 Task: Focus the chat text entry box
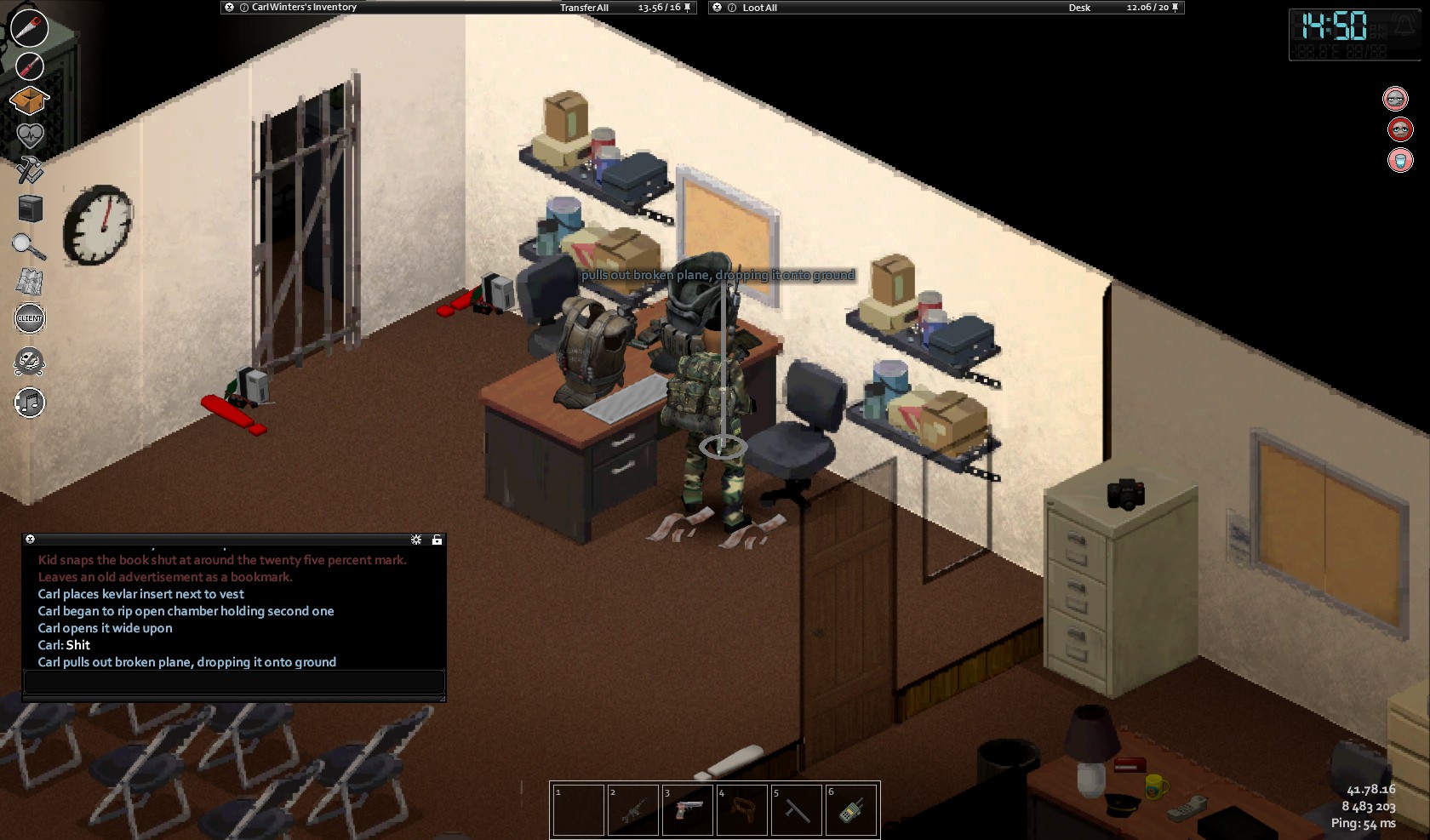click(x=234, y=682)
